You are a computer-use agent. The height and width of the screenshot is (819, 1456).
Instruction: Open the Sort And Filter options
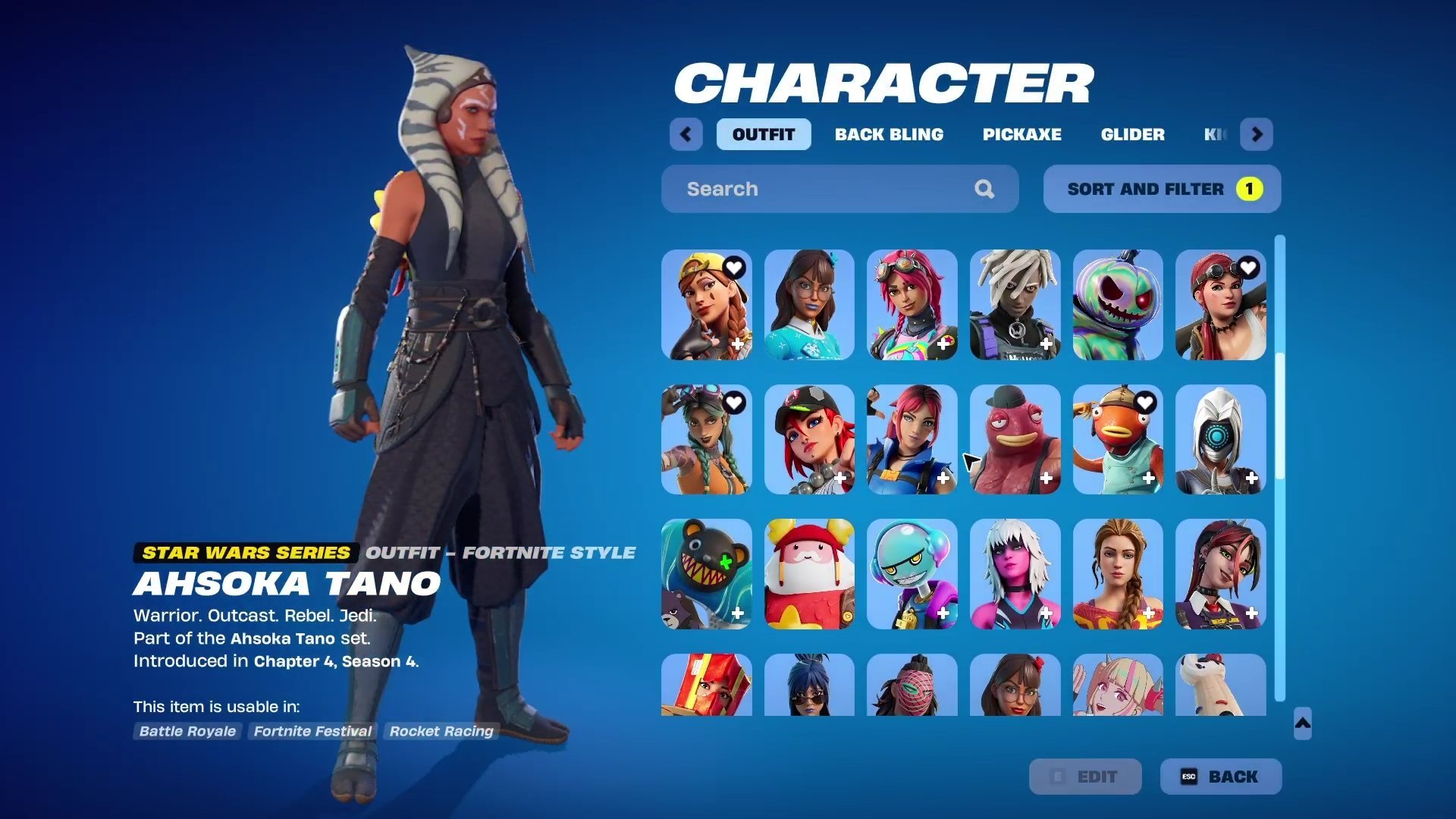click(1145, 189)
